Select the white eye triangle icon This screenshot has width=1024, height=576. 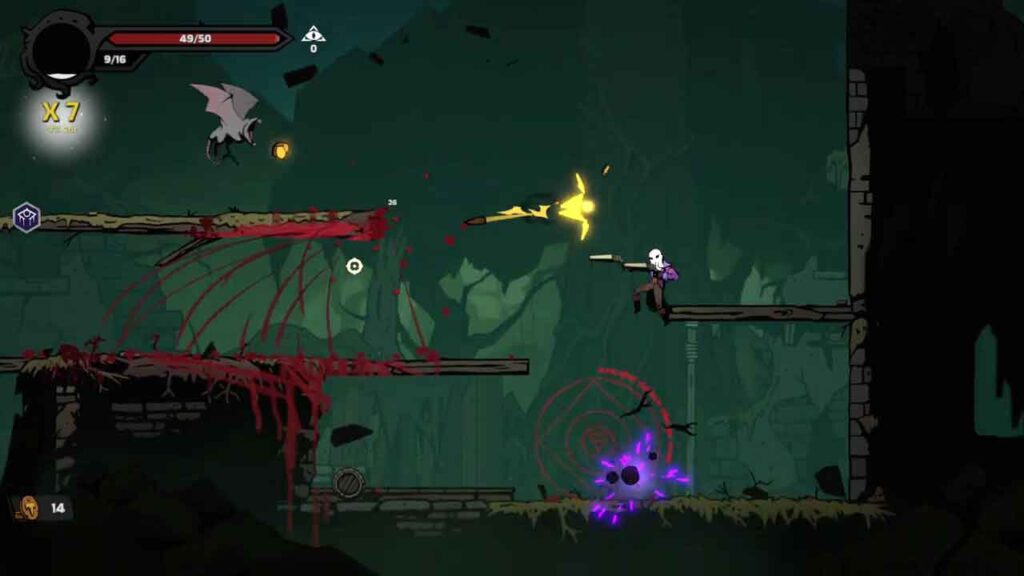point(314,34)
